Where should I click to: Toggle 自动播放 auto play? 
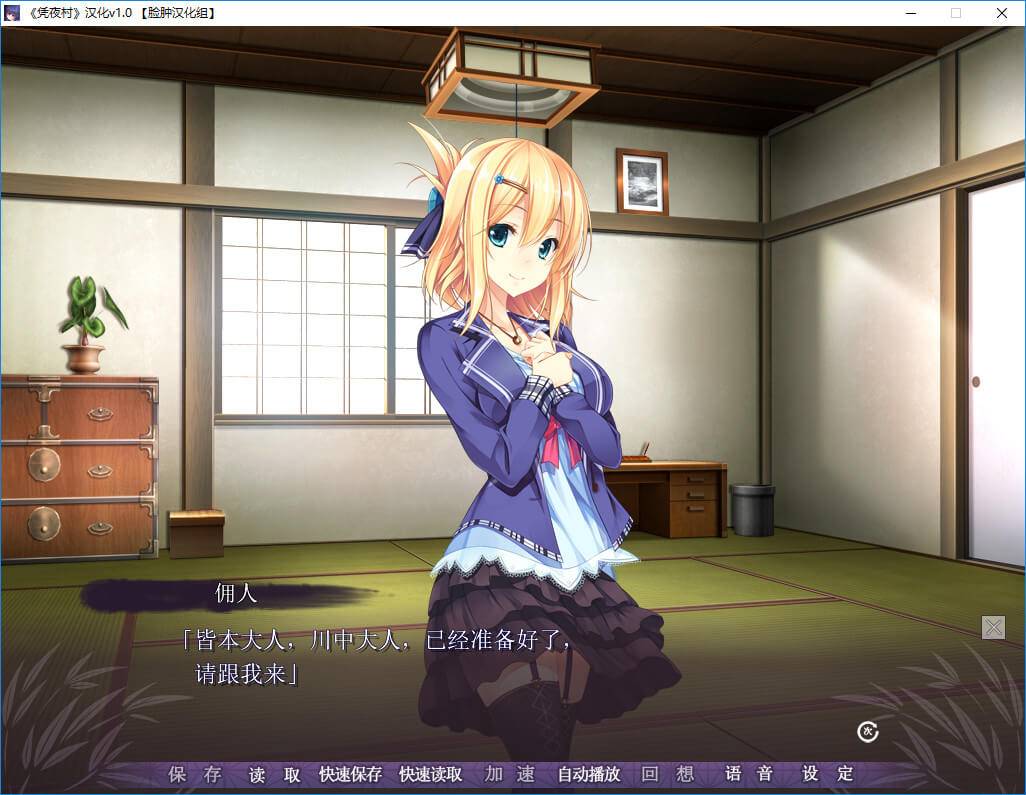pyautogui.click(x=588, y=774)
